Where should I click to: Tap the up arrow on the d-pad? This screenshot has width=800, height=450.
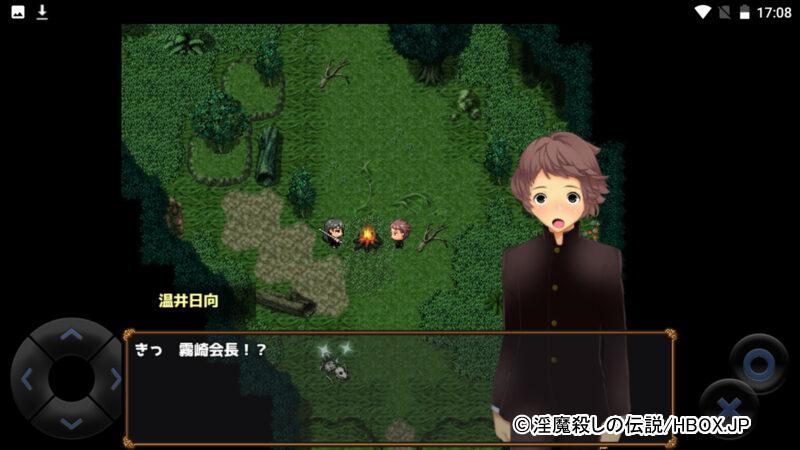[70, 334]
